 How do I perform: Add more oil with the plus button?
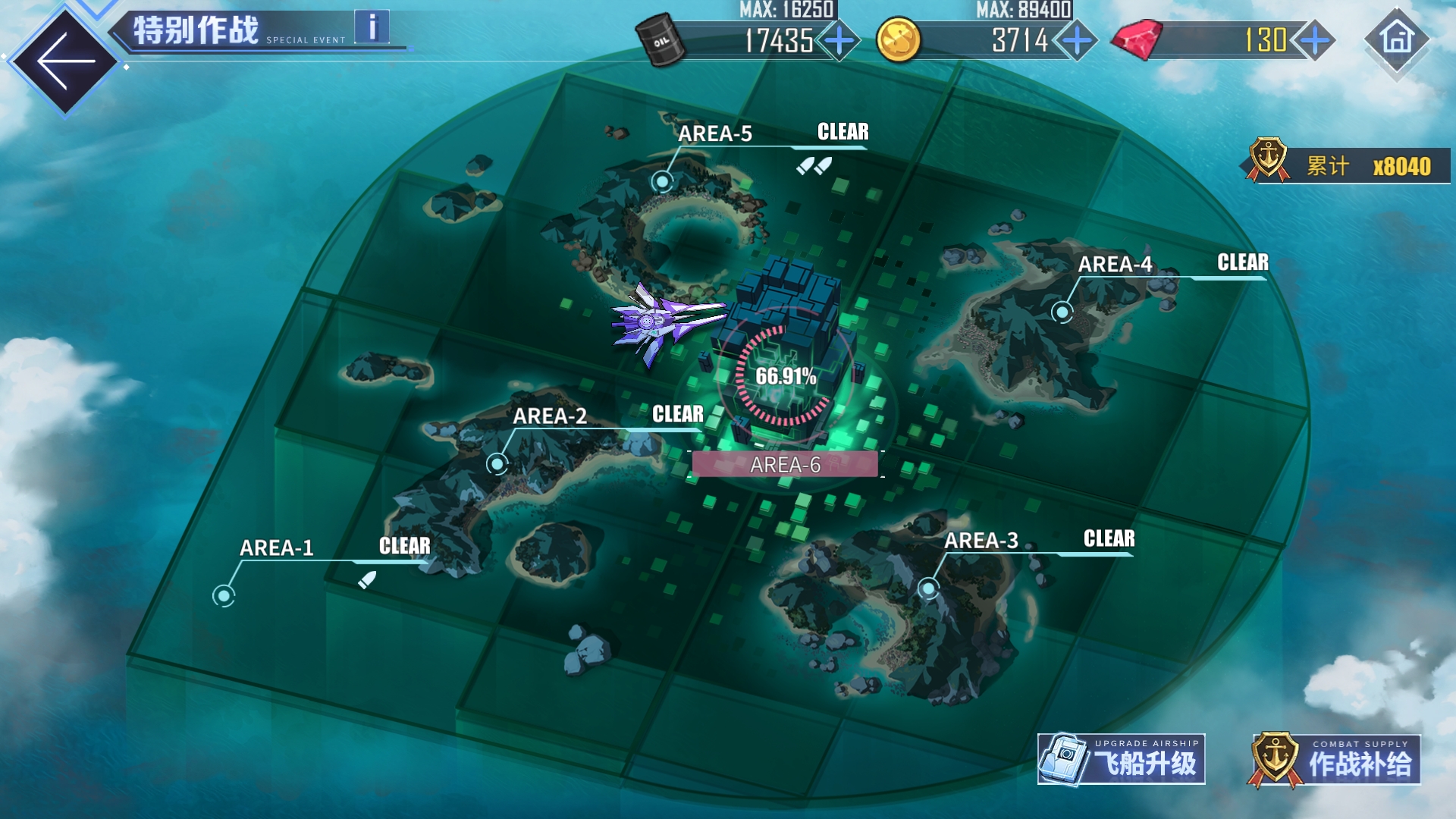(x=839, y=40)
